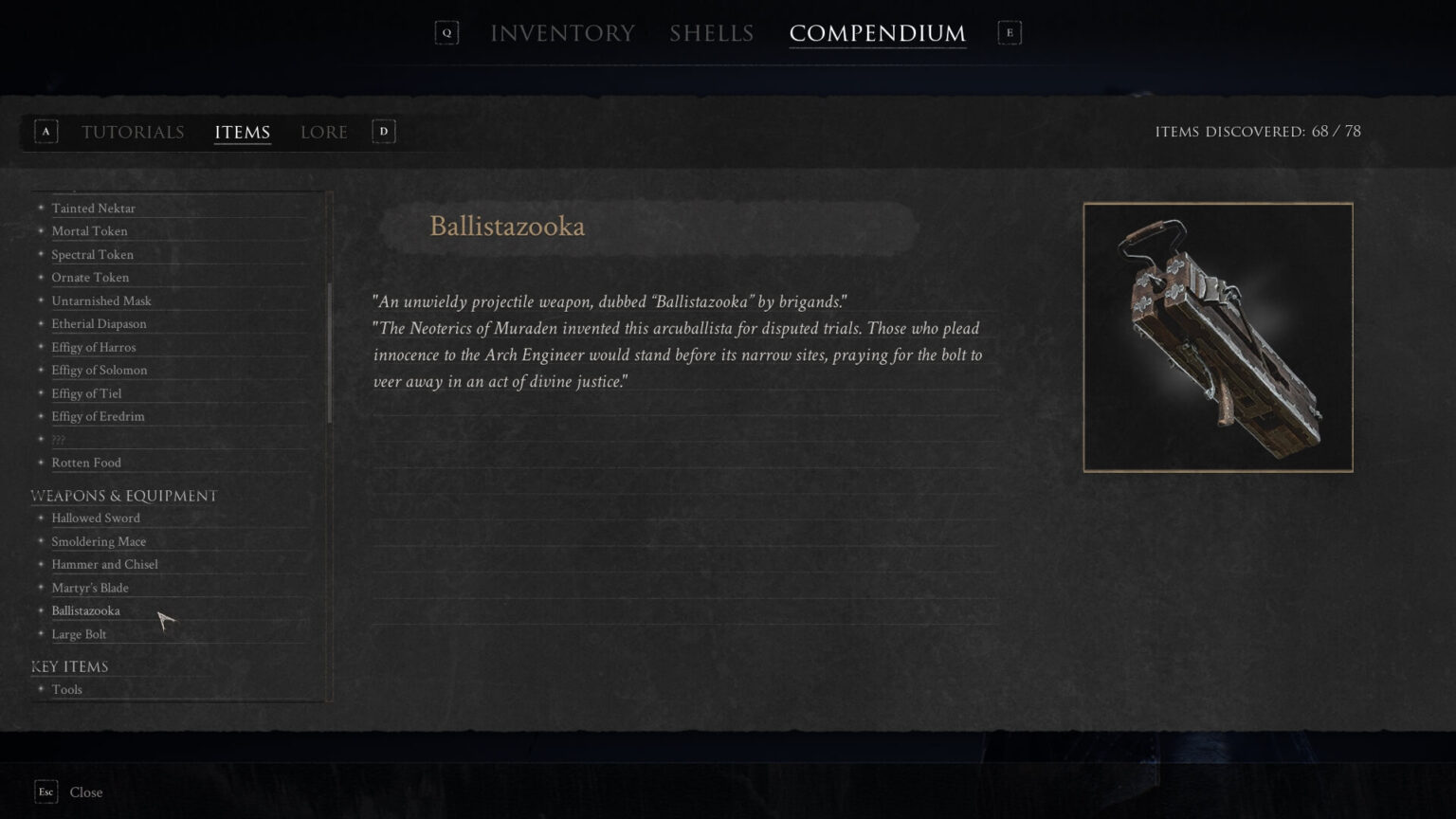Viewport: 1456px width, 819px height.
Task: Choose Effigy of Harros
Action: 93,348
